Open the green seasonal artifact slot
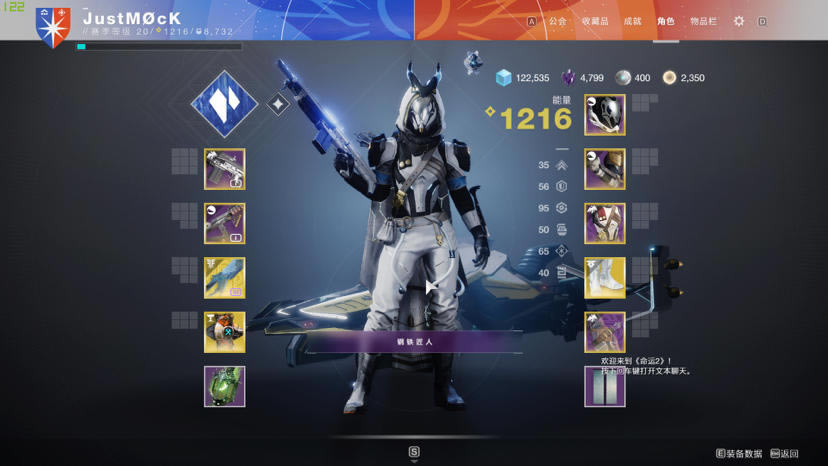This screenshot has height=466, width=828. tap(224, 387)
